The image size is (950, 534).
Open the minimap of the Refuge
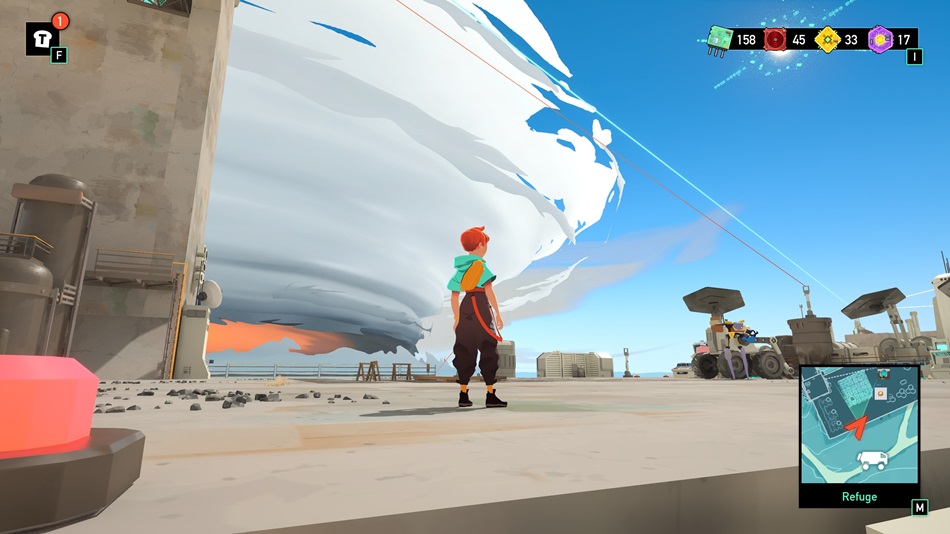pos(858,425)
